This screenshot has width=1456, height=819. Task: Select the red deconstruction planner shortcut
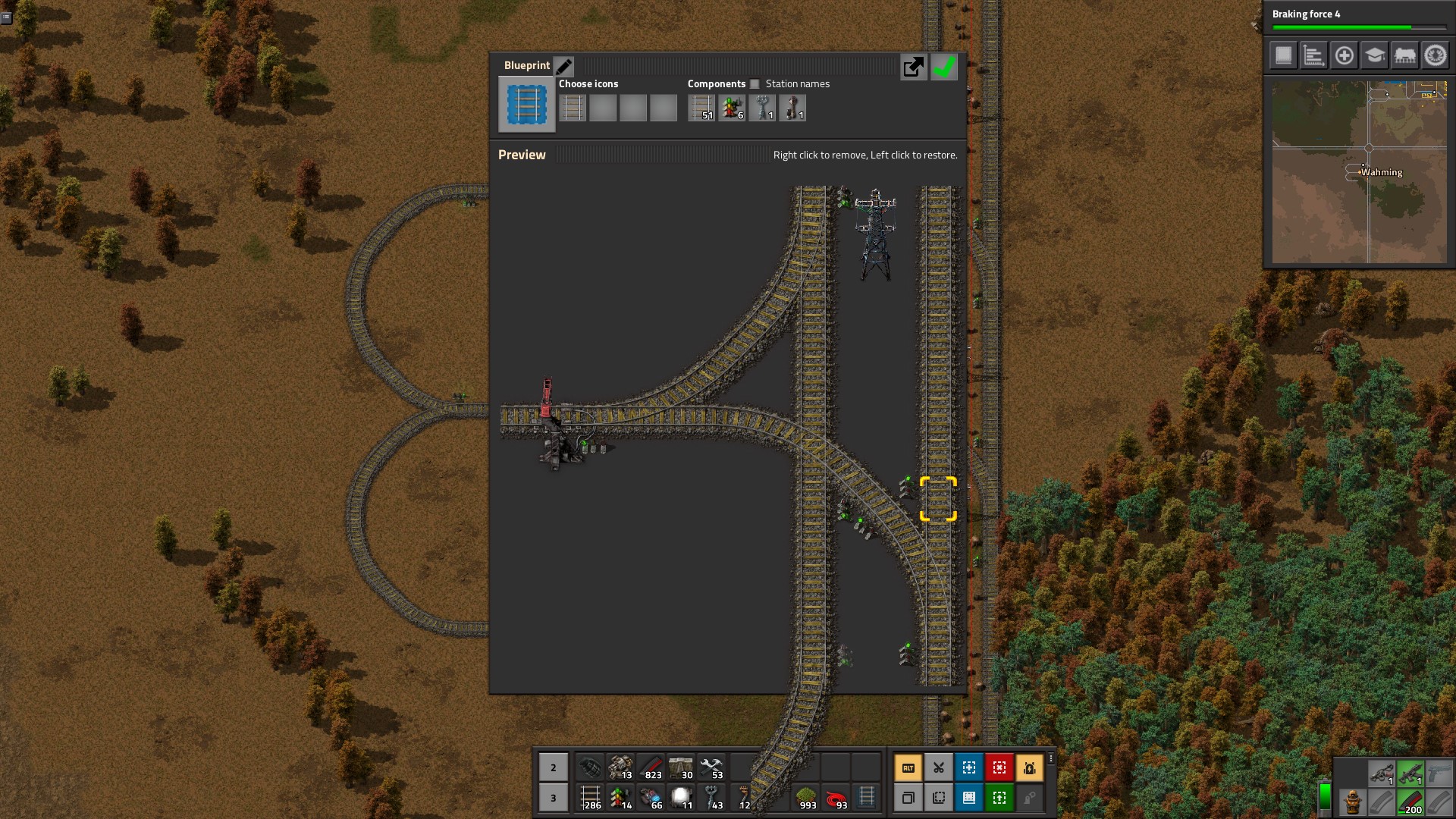999,767
